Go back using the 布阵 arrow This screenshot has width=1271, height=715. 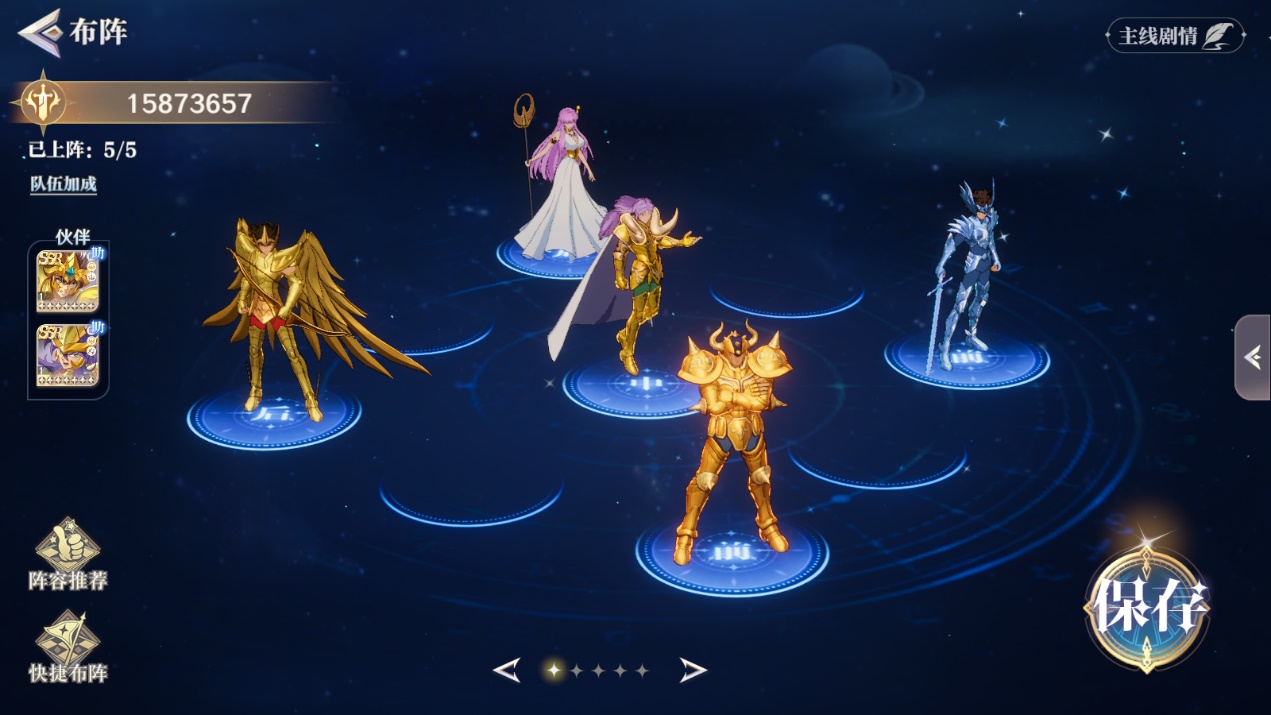(x=40, y=32)
